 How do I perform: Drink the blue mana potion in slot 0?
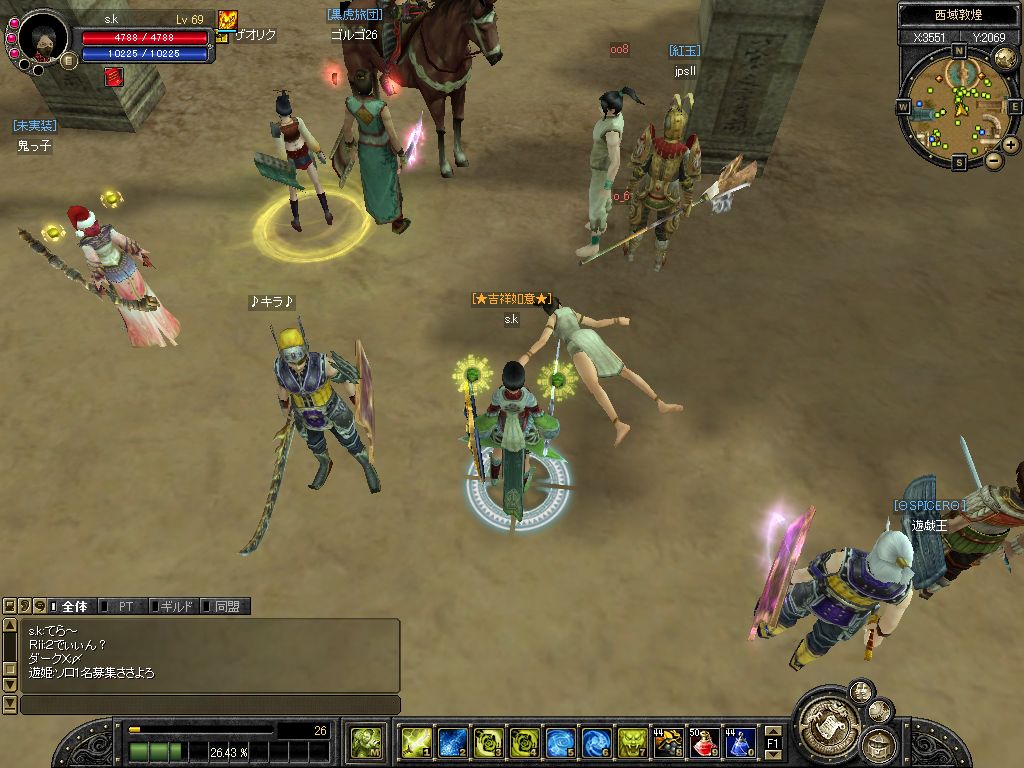(x=740, y=742)
